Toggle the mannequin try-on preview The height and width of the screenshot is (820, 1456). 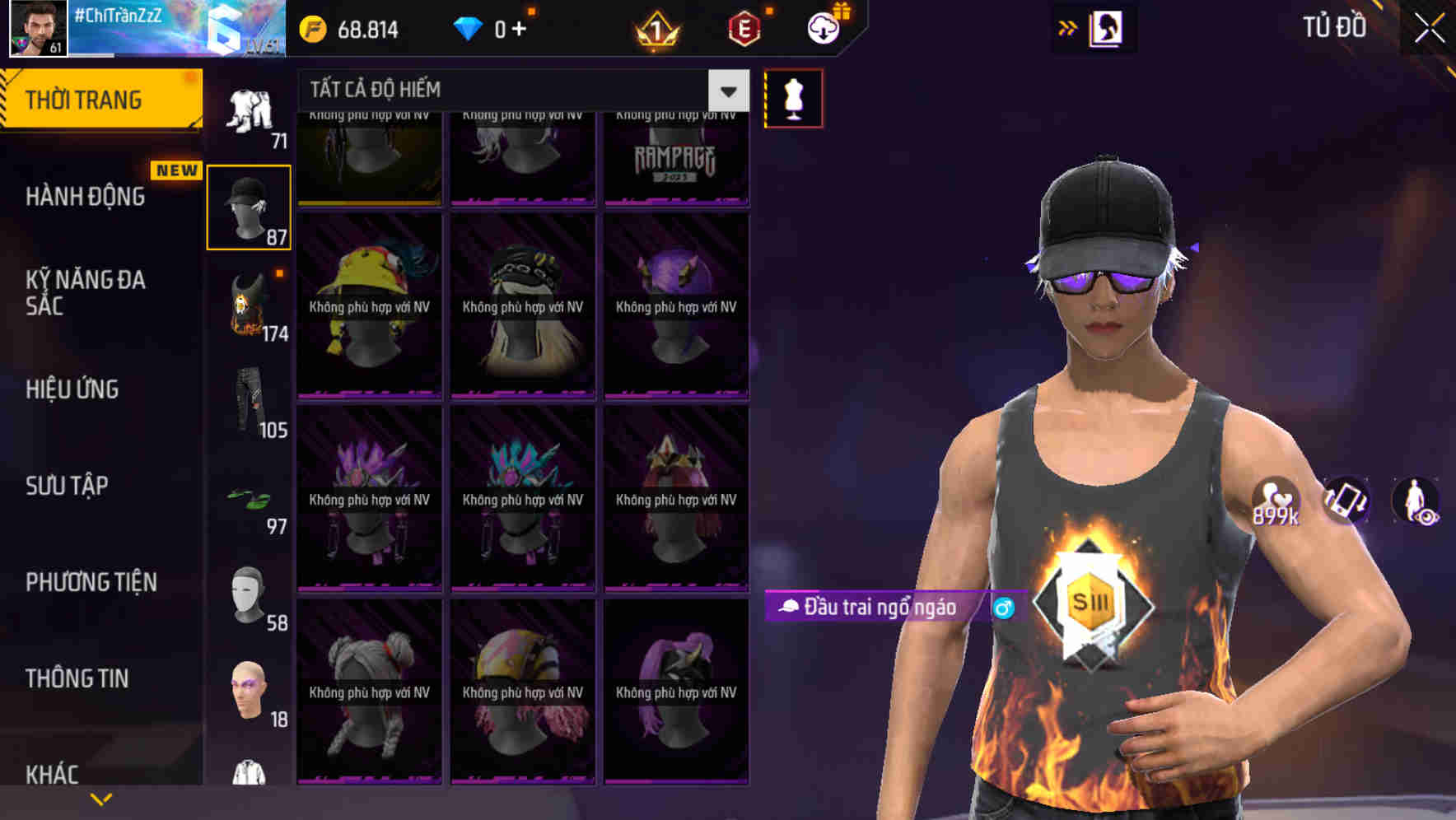[x=793, y=97]
